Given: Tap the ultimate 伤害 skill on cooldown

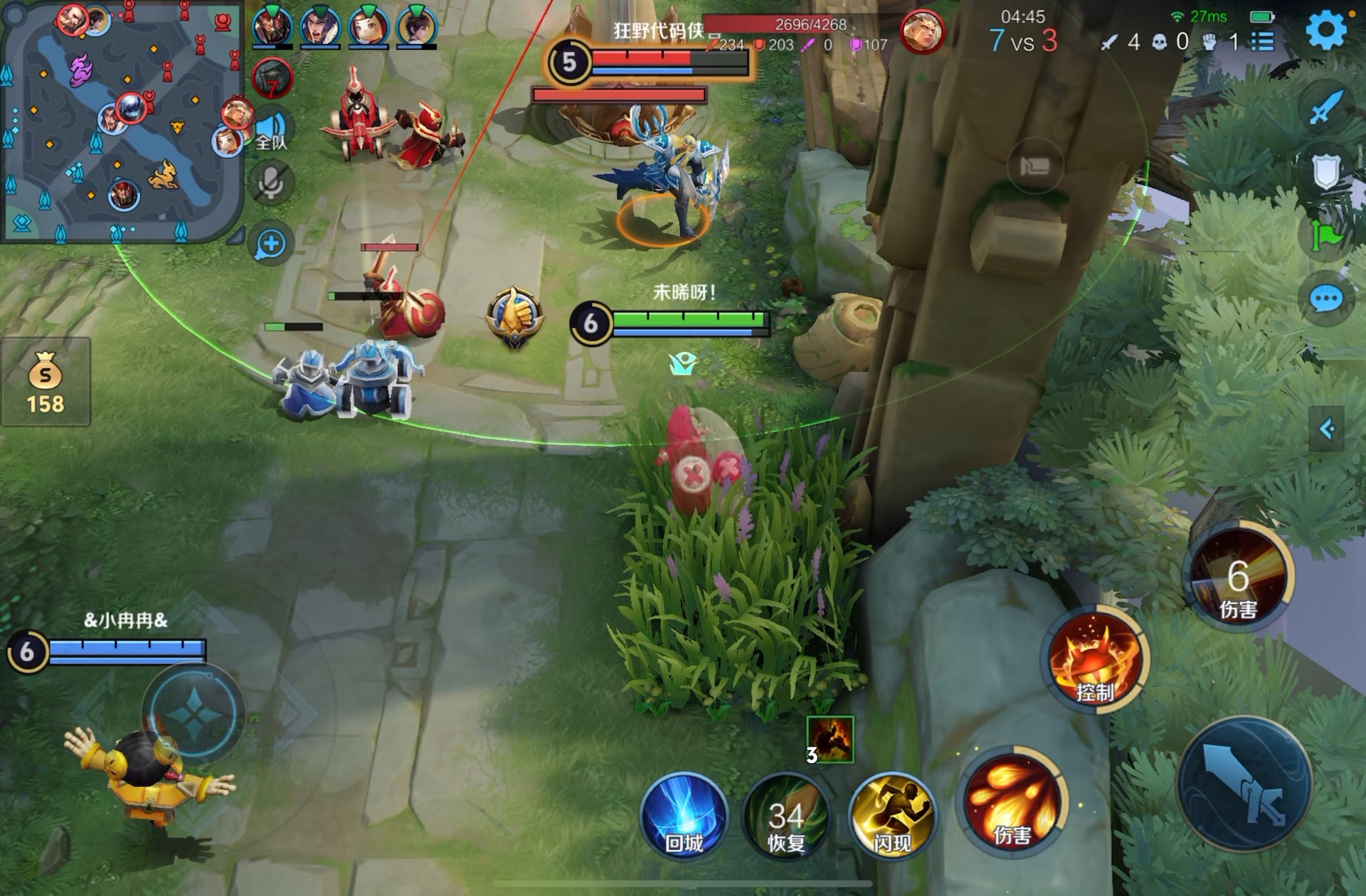Looking at the screenshot, I should click(x=1239, y=577).
